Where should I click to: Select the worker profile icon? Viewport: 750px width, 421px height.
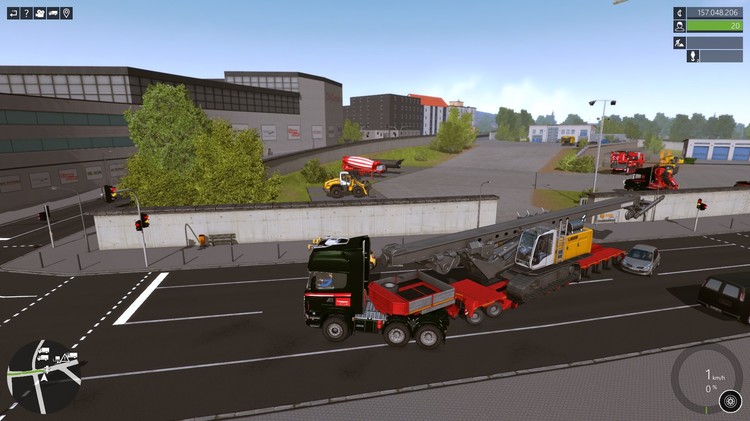pyautogui.click(x=679, y=27)
